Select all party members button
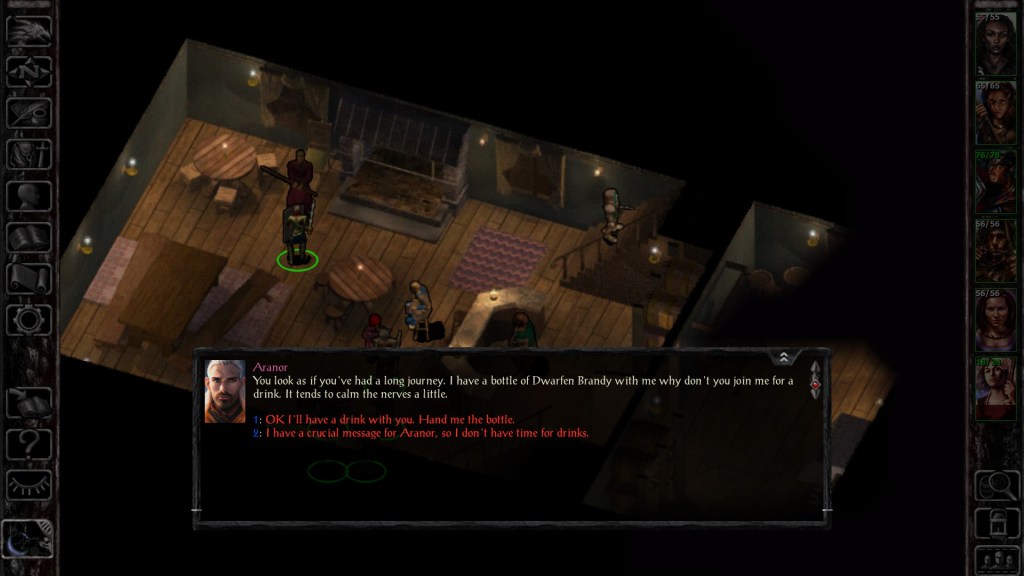The image size is (1024, 576). pyautogui.click(x=996, y=558)
